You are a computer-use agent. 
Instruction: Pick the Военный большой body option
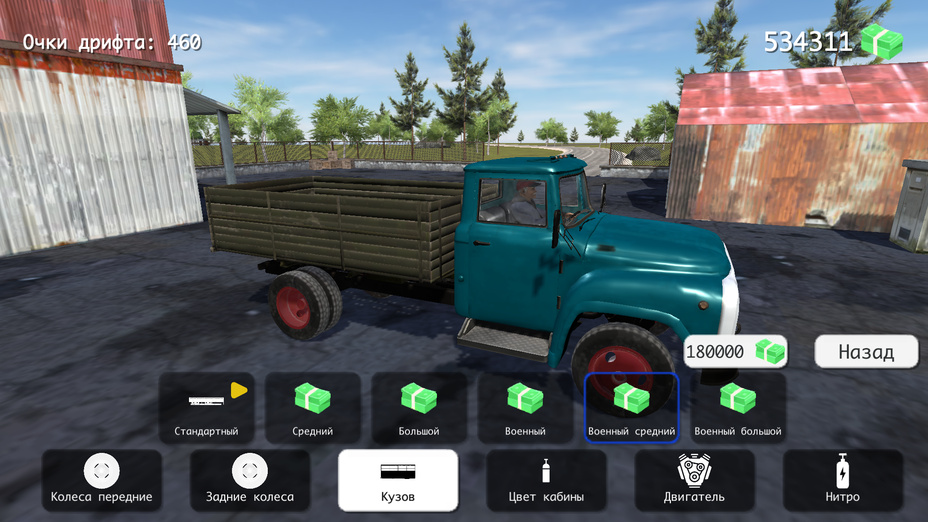coord(738,408)
